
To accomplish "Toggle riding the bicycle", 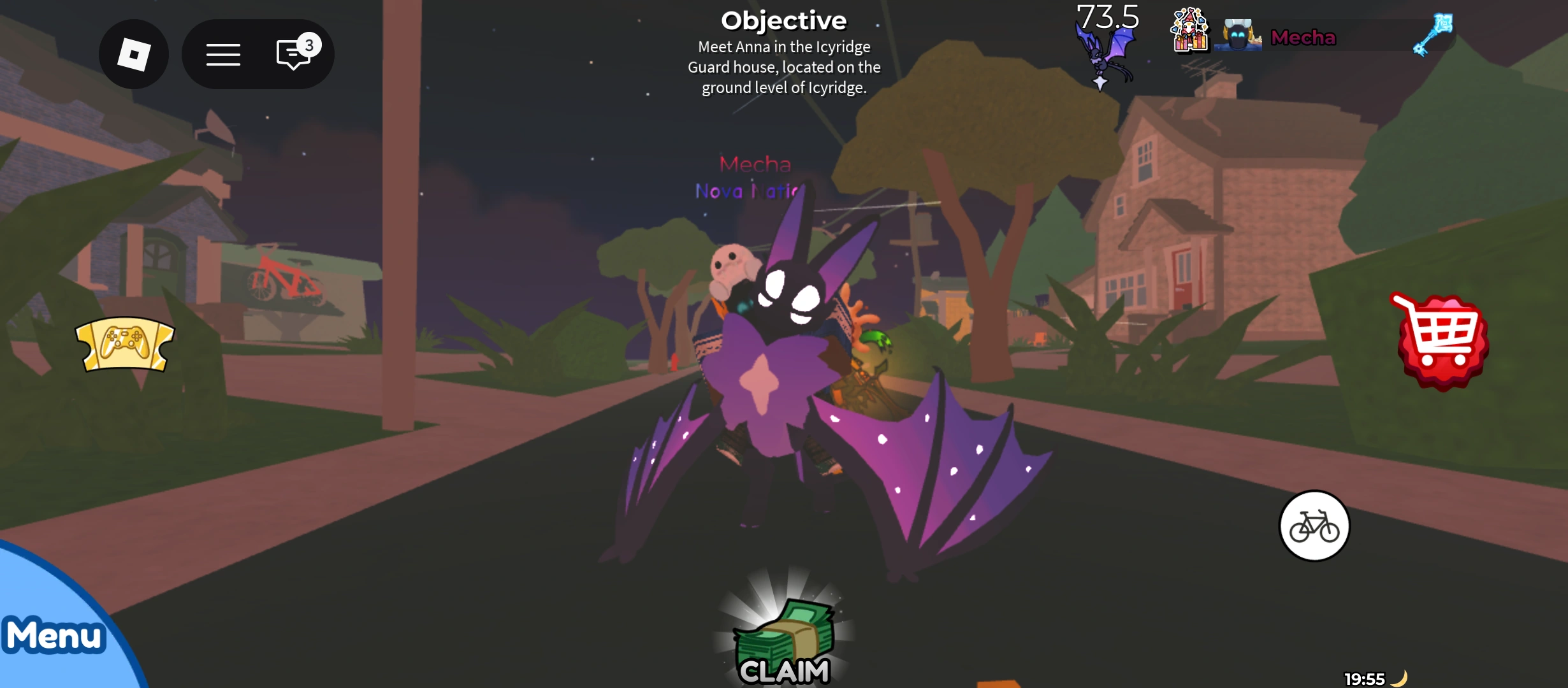I will point(1314,526).
